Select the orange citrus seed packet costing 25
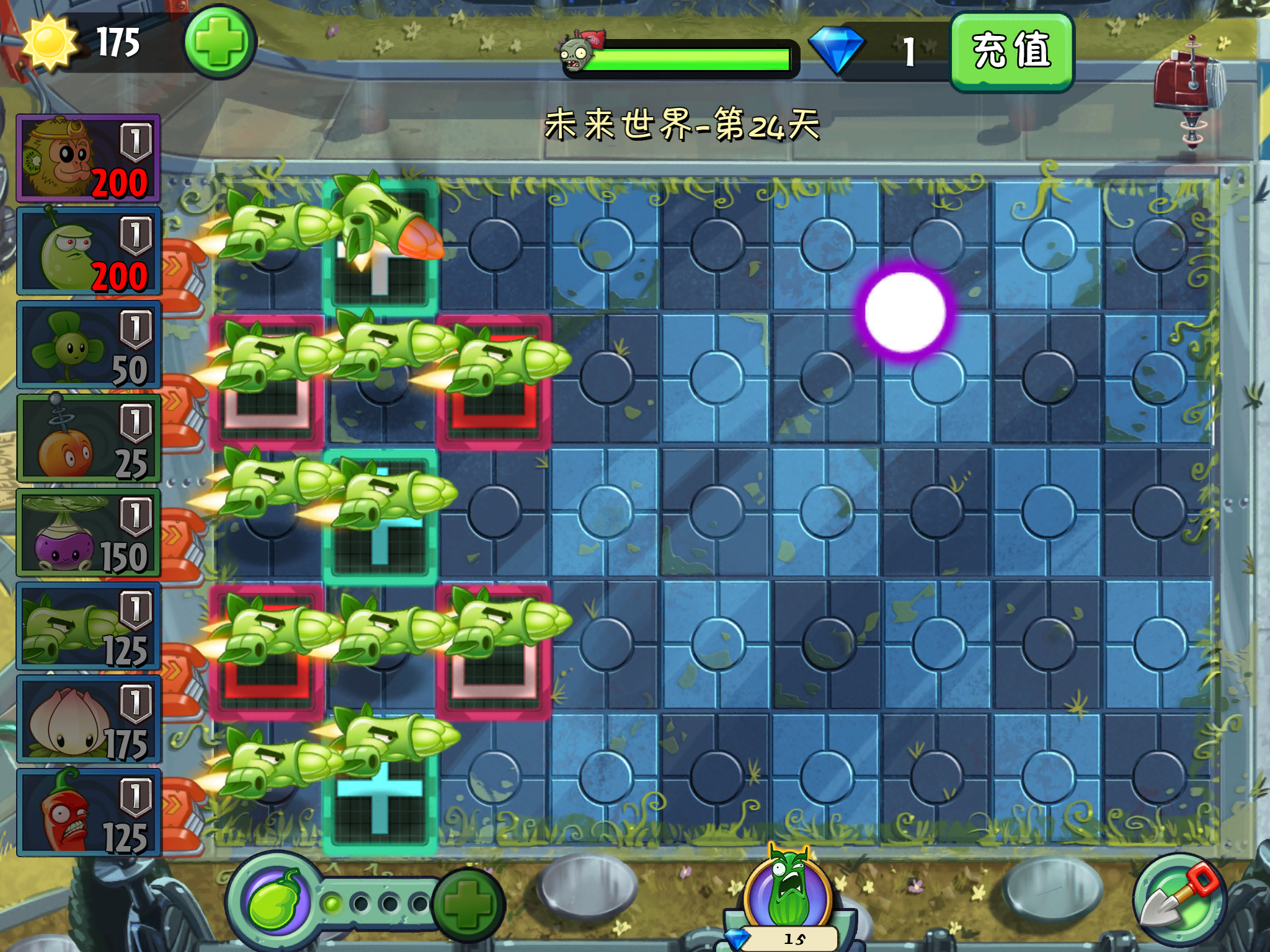The image size is (1270, 952). (88, 439)
